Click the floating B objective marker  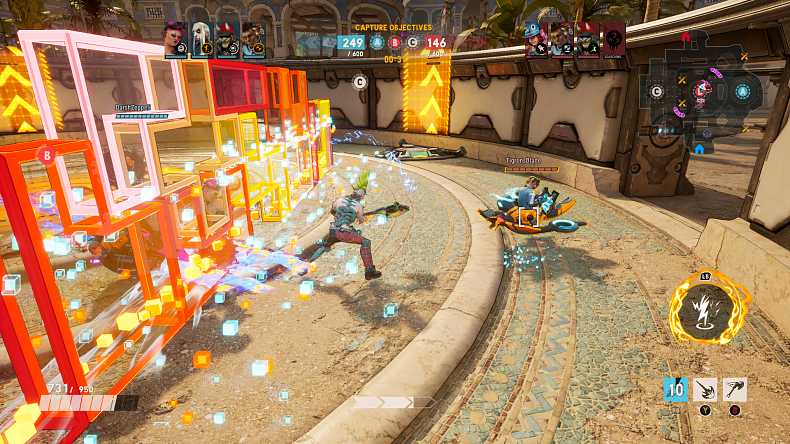pyautogui.click(x=45, y=155)
